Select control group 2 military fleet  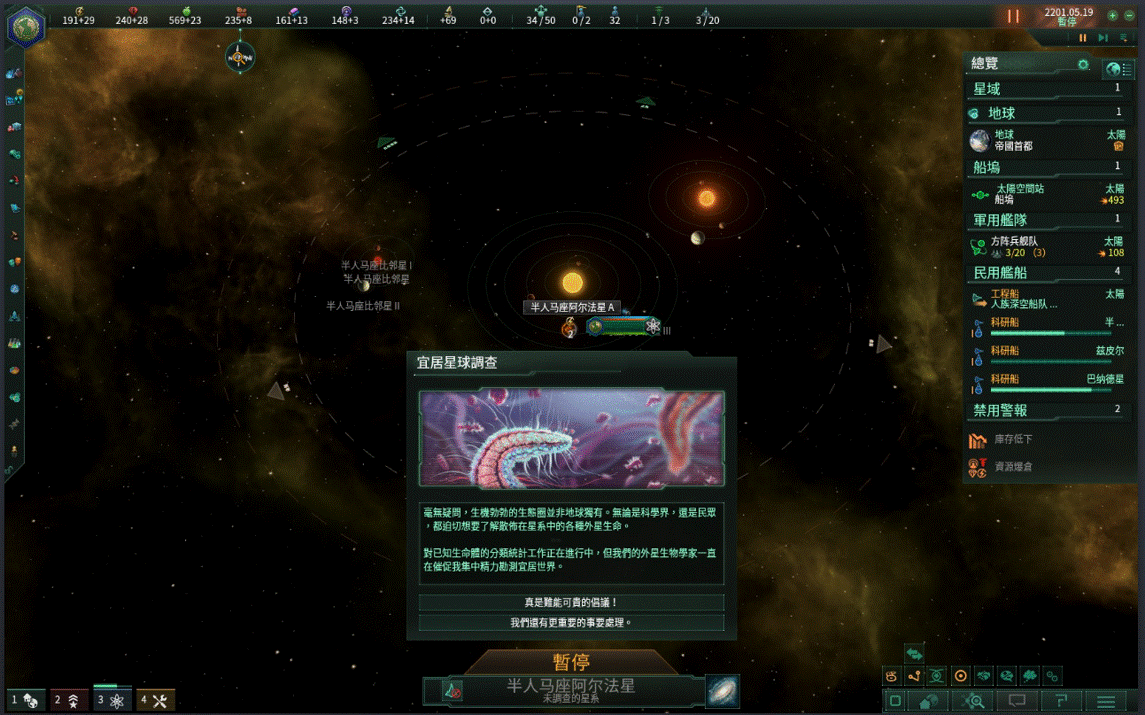pos(69,700)
